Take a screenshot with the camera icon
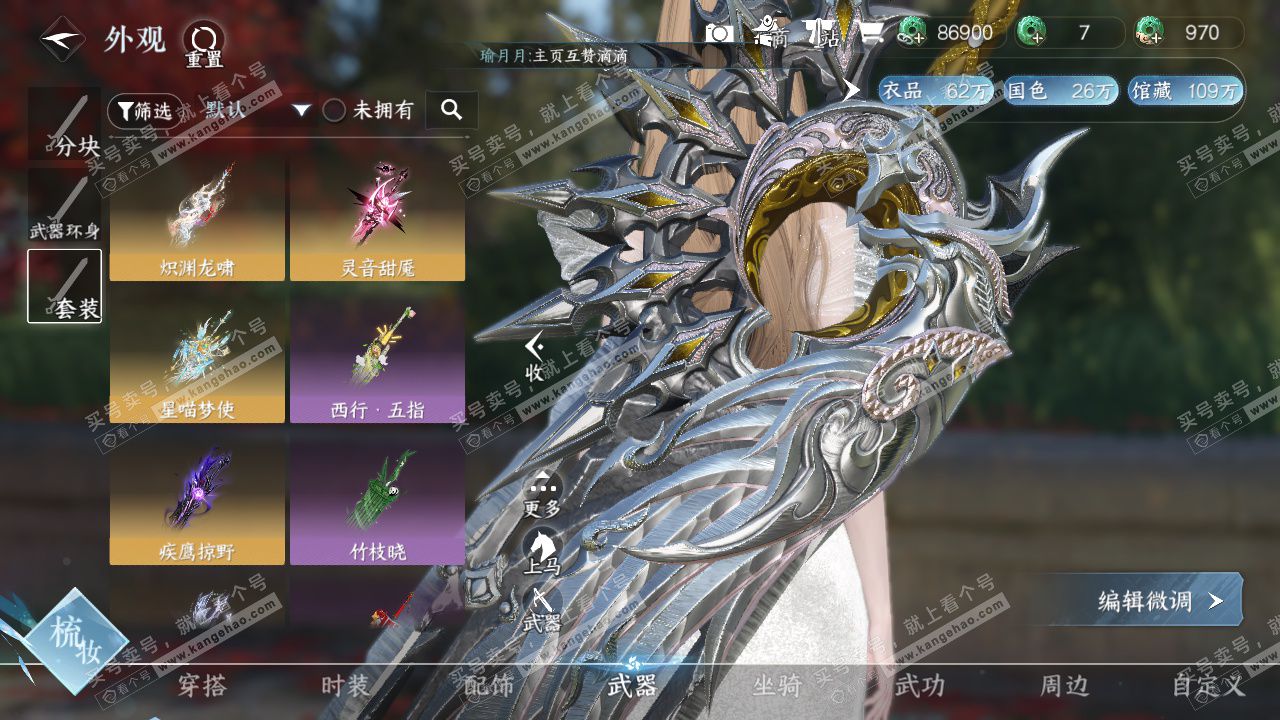Viewport: 1280px width, 720px height. click(719, 33)
